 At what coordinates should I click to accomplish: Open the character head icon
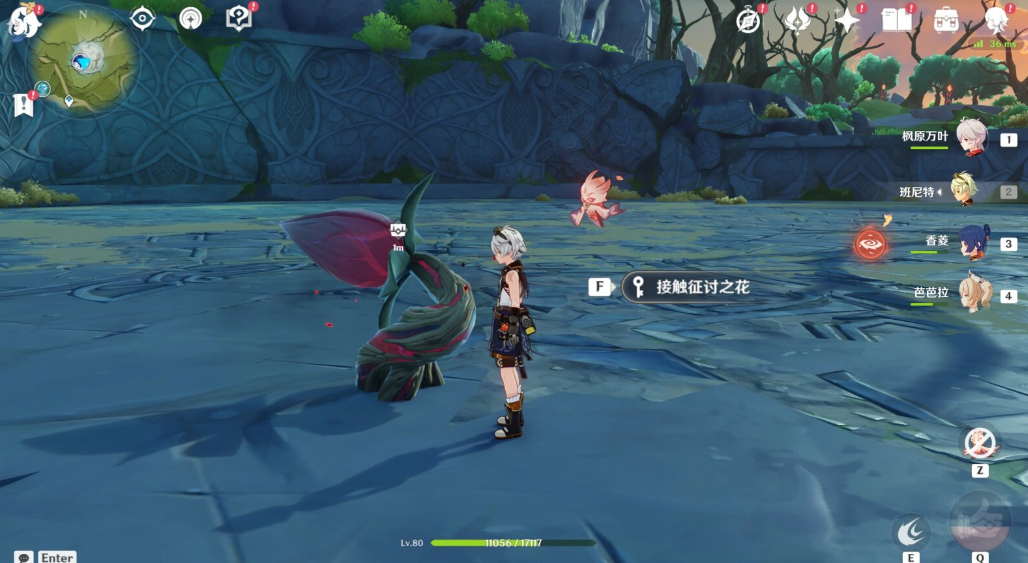pos(996,20)
